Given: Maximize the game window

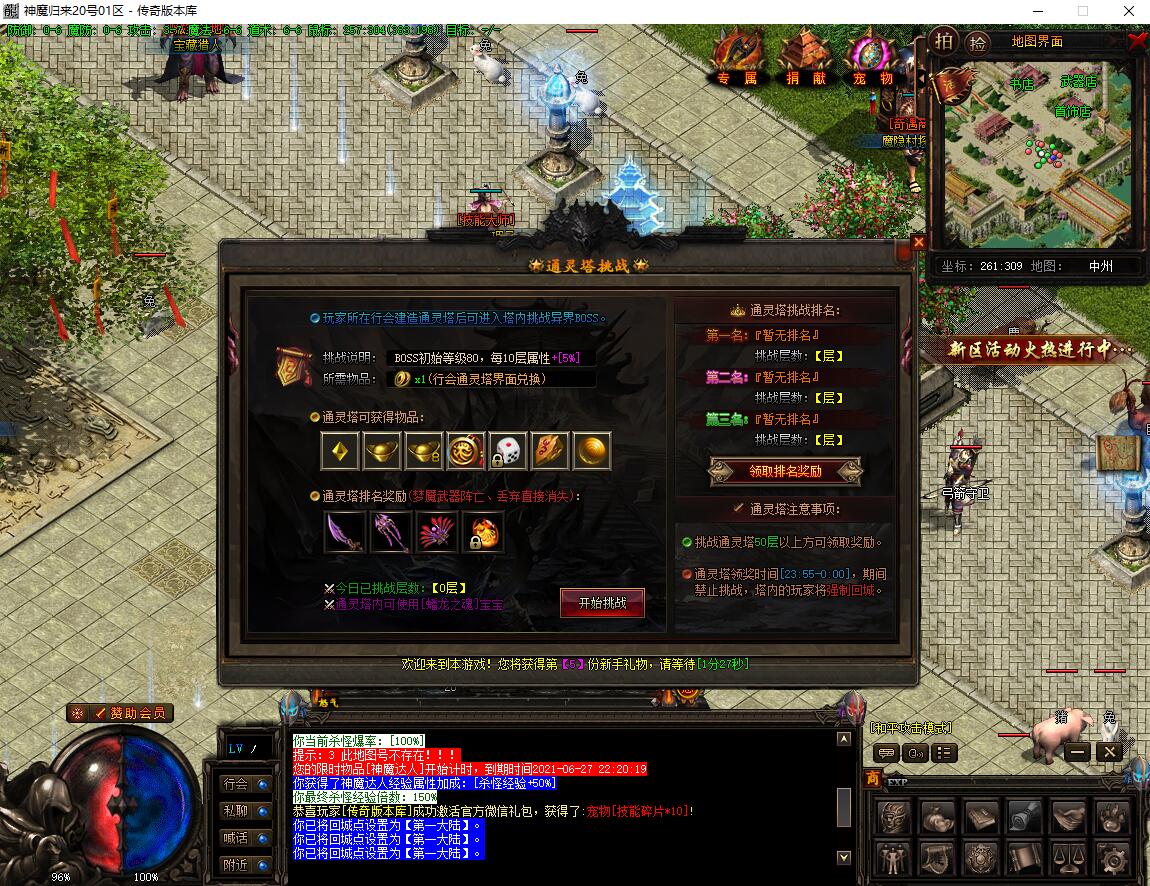Looking at the screenshot, I should pos(1082,10).
